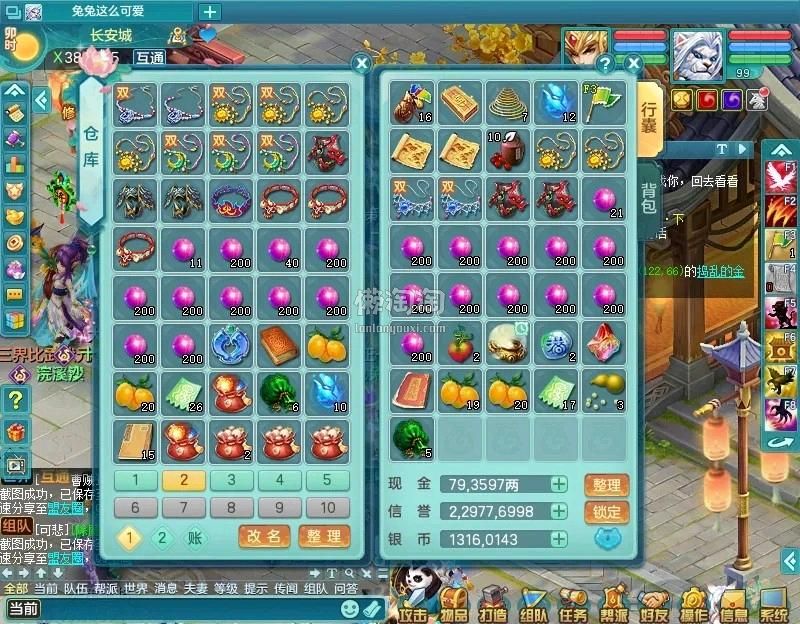Viewport: 800px width, 624px height.
Task: Select the coiled incense item
Action: [509, 101]
